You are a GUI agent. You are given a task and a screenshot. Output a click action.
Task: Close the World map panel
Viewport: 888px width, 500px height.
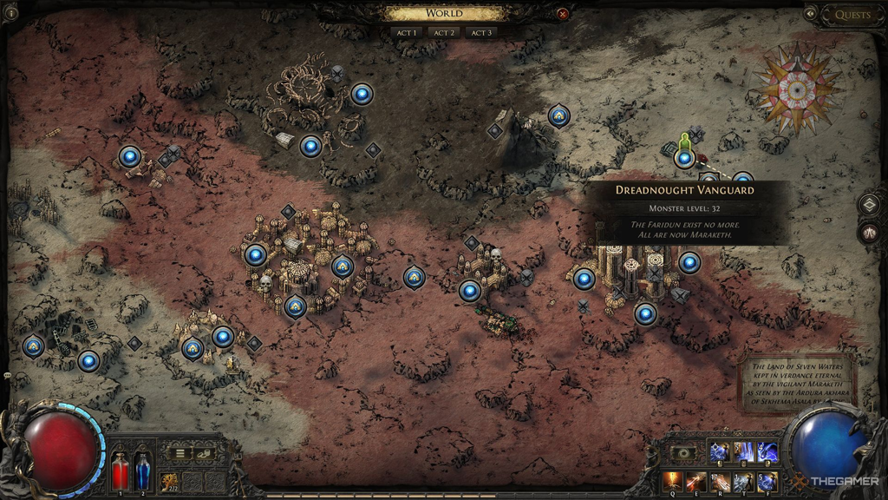click(562, 14)
